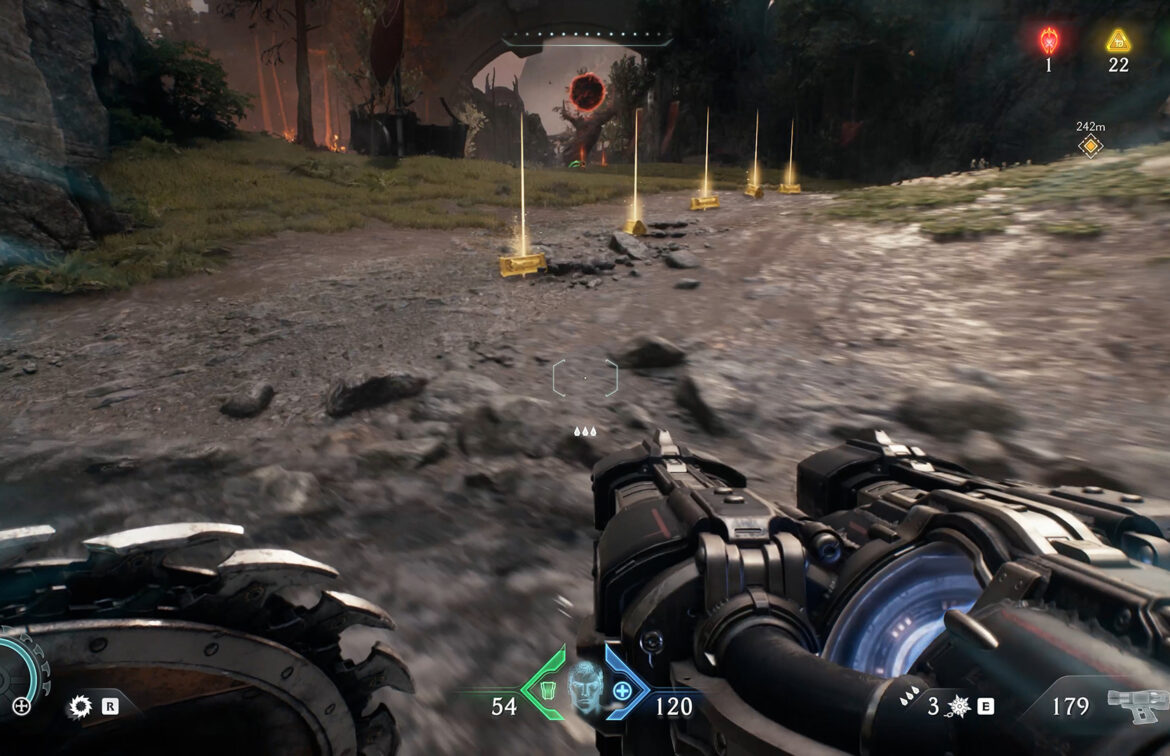
Task: Select the gold triangle currency icon
Action: click(1118, 41)
